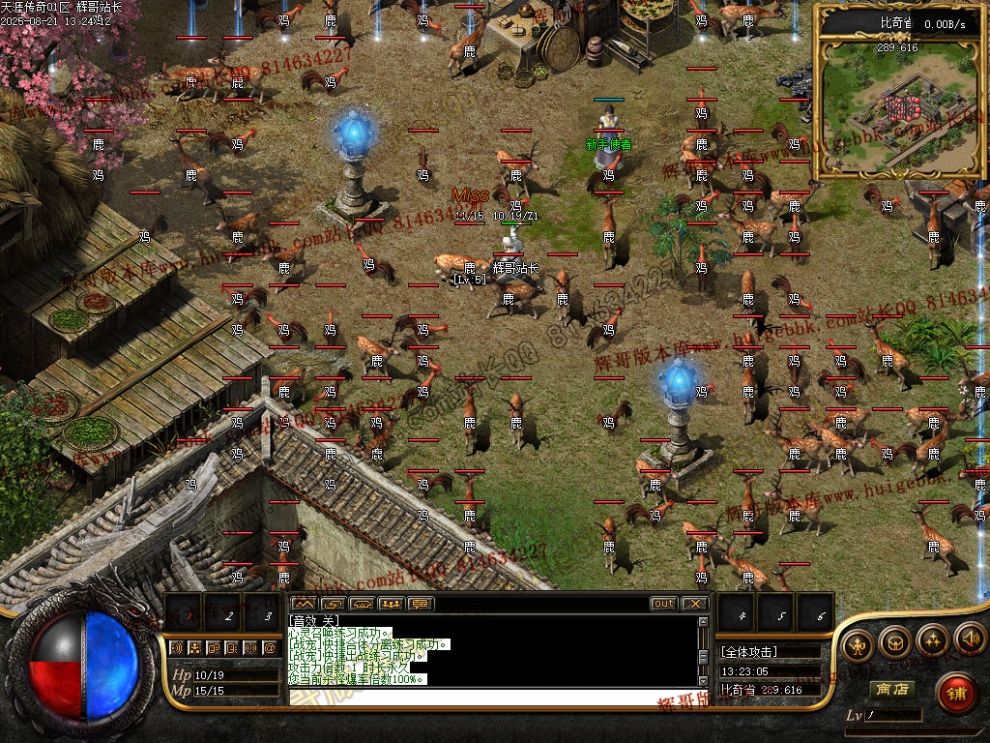
Task: Toggle the [全体攻击] attack mode label
Action: click(x=750, y=652)
